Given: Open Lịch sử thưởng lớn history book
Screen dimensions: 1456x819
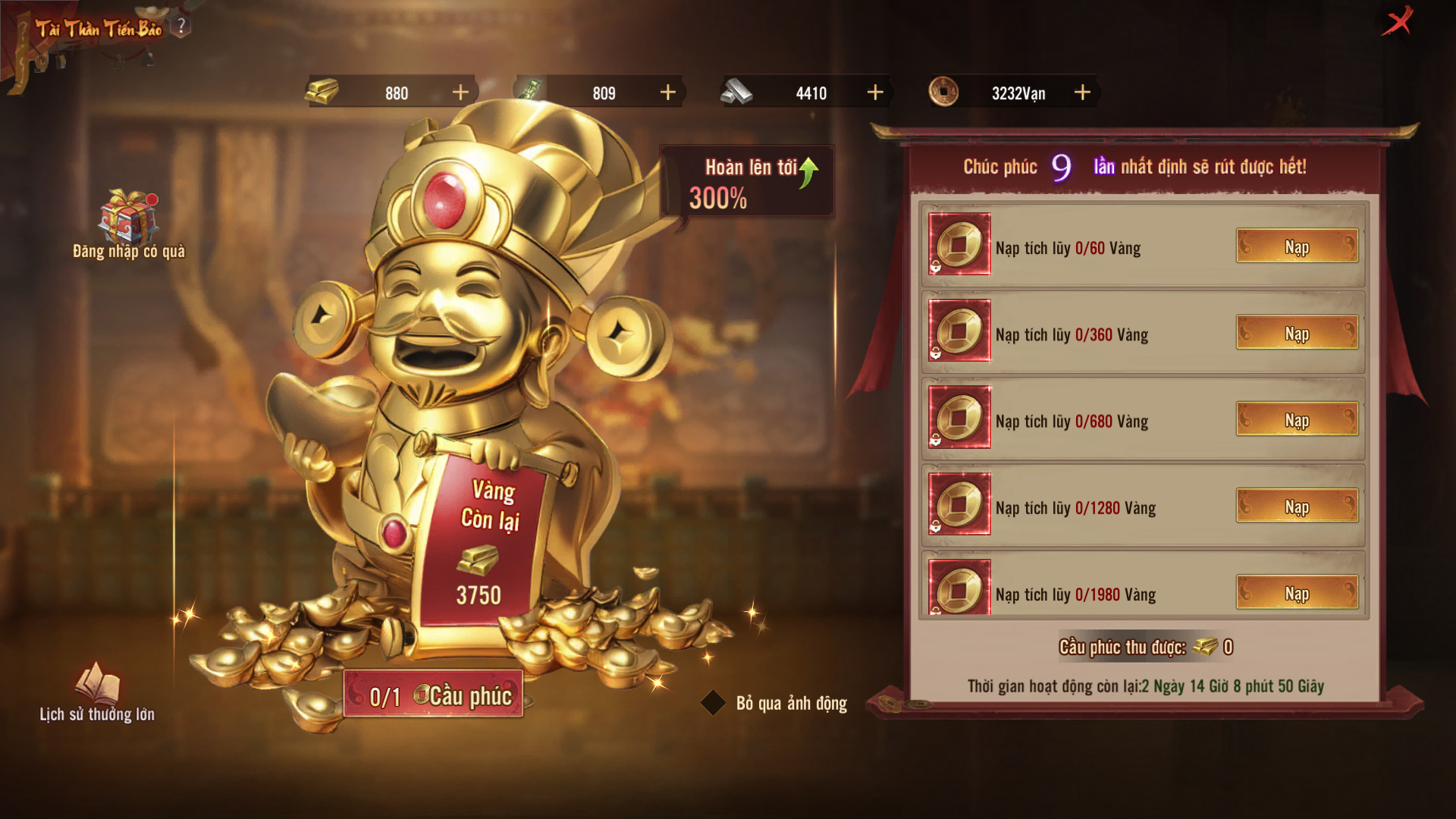Looking at the screenshot, I should point(97,683).
